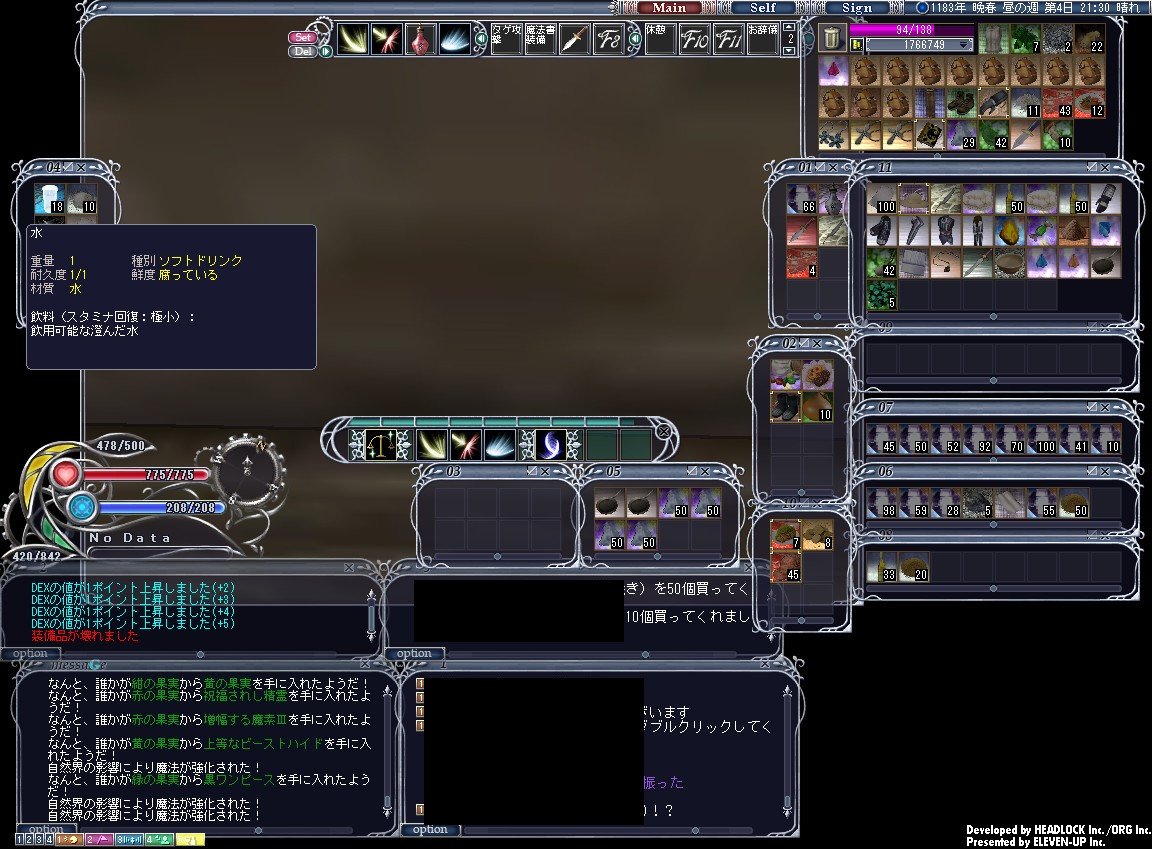Close bag window 07
The width and height of the screenshot is (1152, 849).
click(1105, 407)
